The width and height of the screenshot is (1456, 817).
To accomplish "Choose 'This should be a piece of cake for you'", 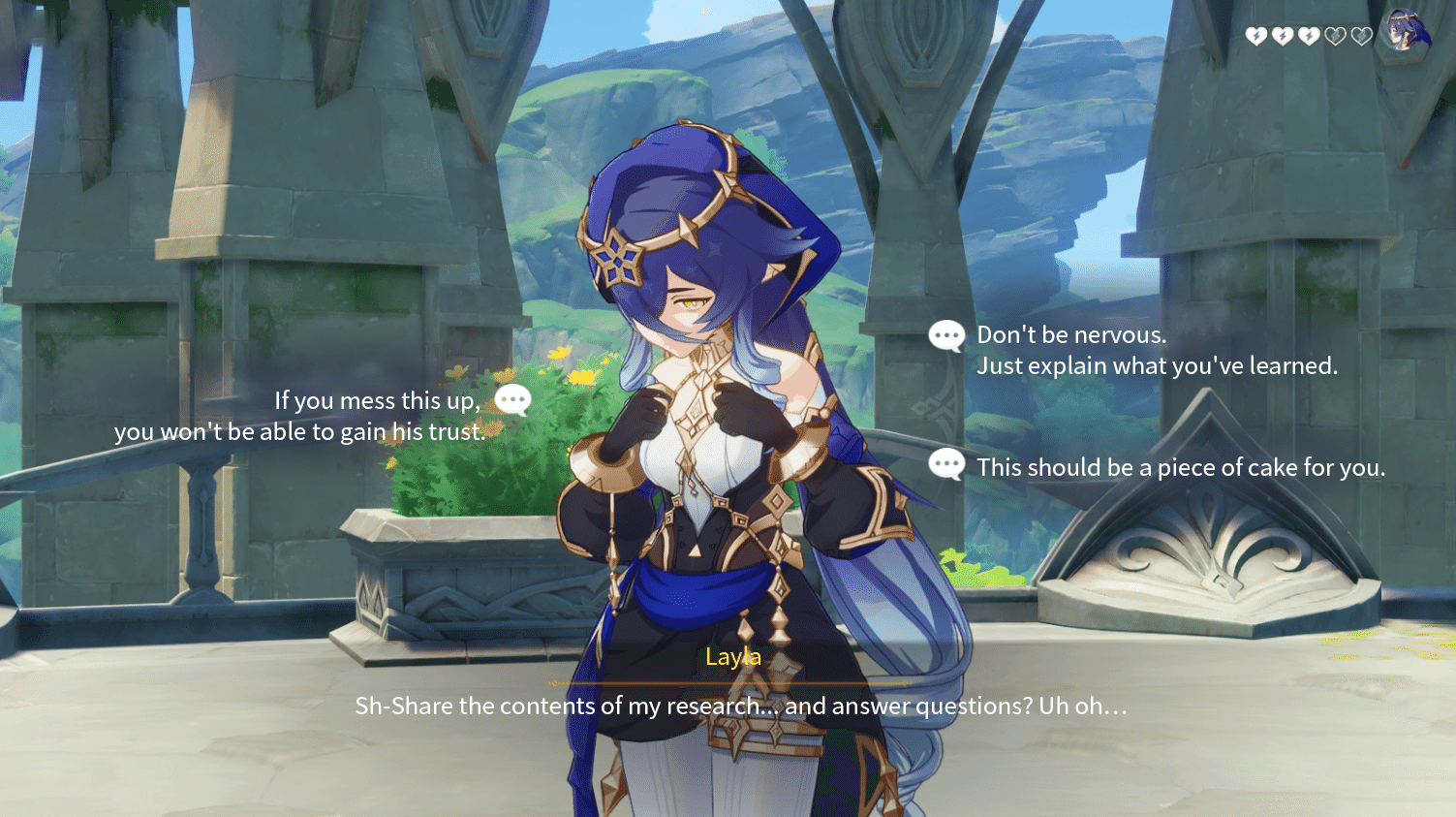I will pos(1182,466).
